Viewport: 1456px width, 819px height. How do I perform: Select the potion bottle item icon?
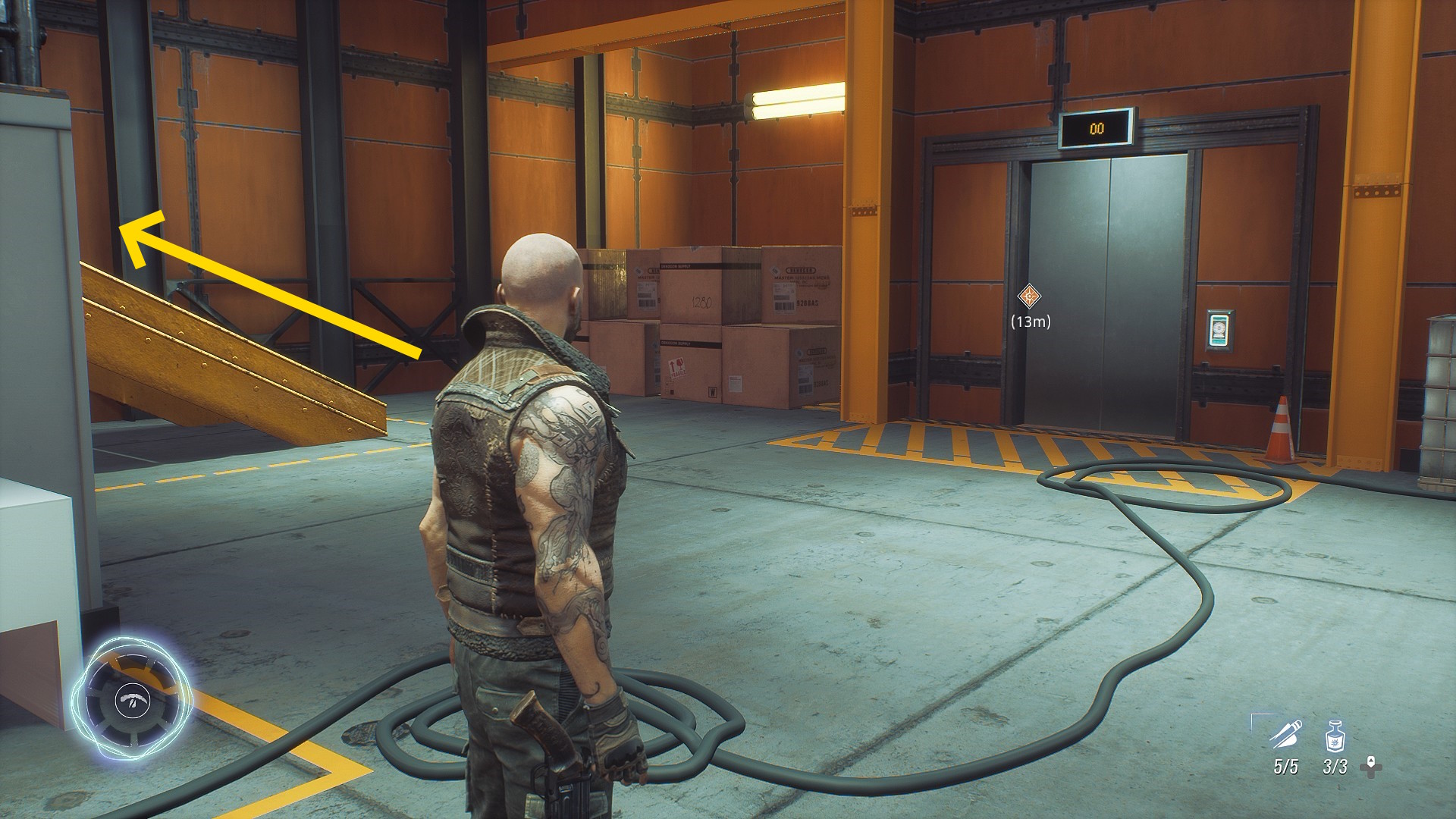tap(1335, 736)
